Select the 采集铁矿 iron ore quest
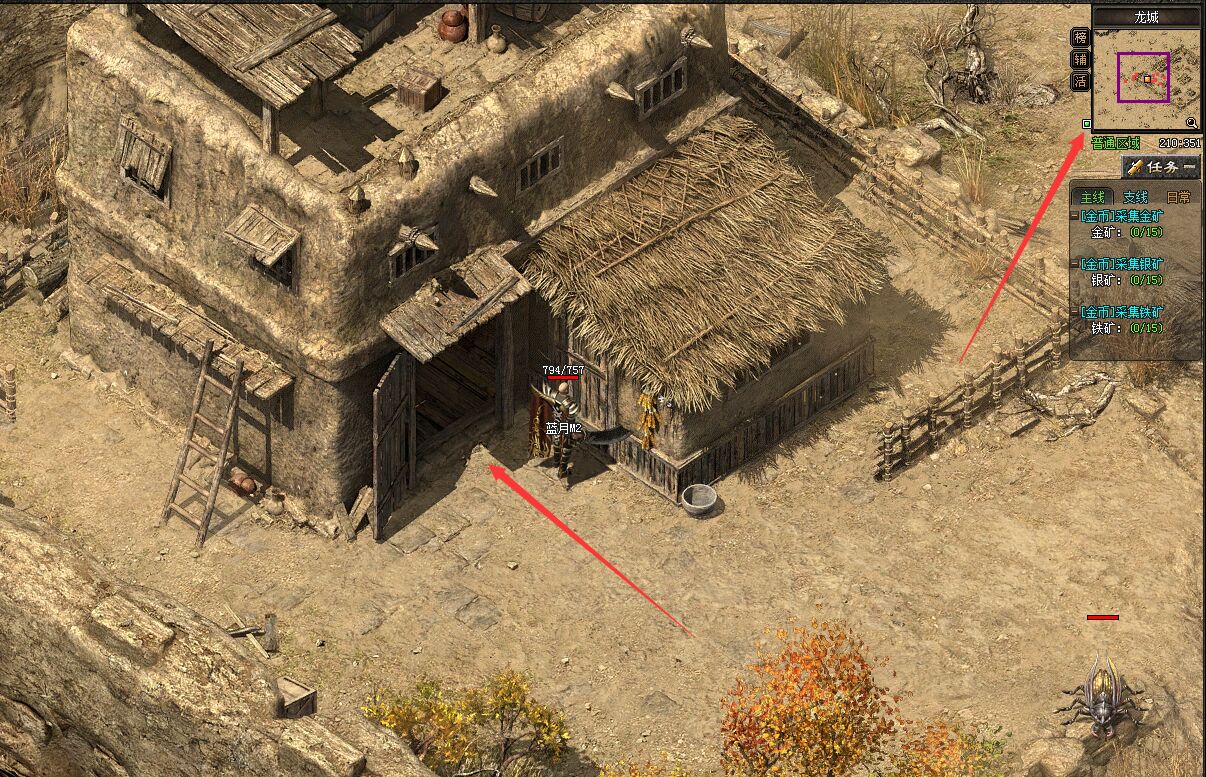Viewport: 1206px width, 777px height. (1122, 312)
